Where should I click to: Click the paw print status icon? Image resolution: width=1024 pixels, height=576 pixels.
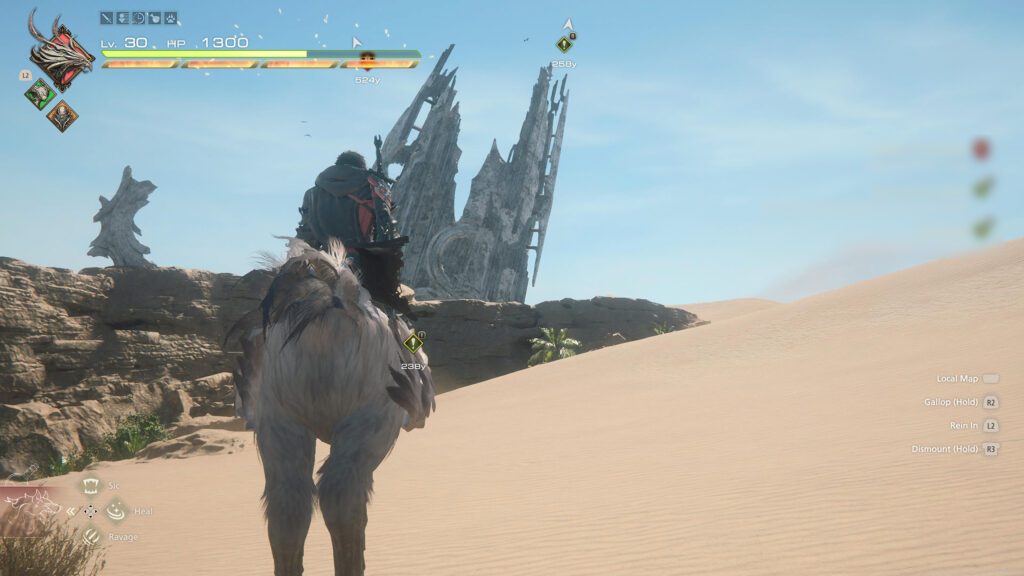(171, 17)
